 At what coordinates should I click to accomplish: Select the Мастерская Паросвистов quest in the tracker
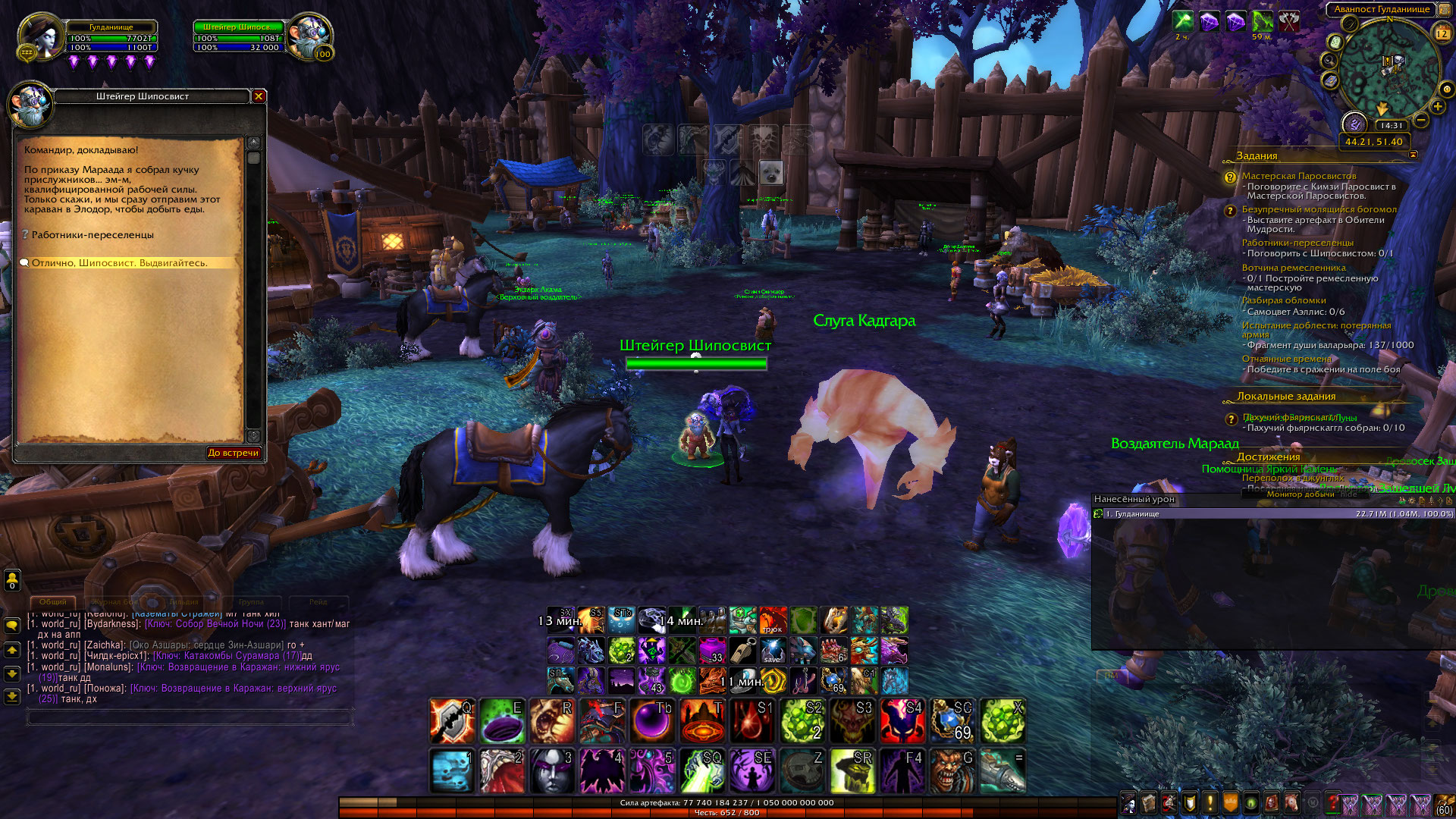click(x=1298, y=176)
